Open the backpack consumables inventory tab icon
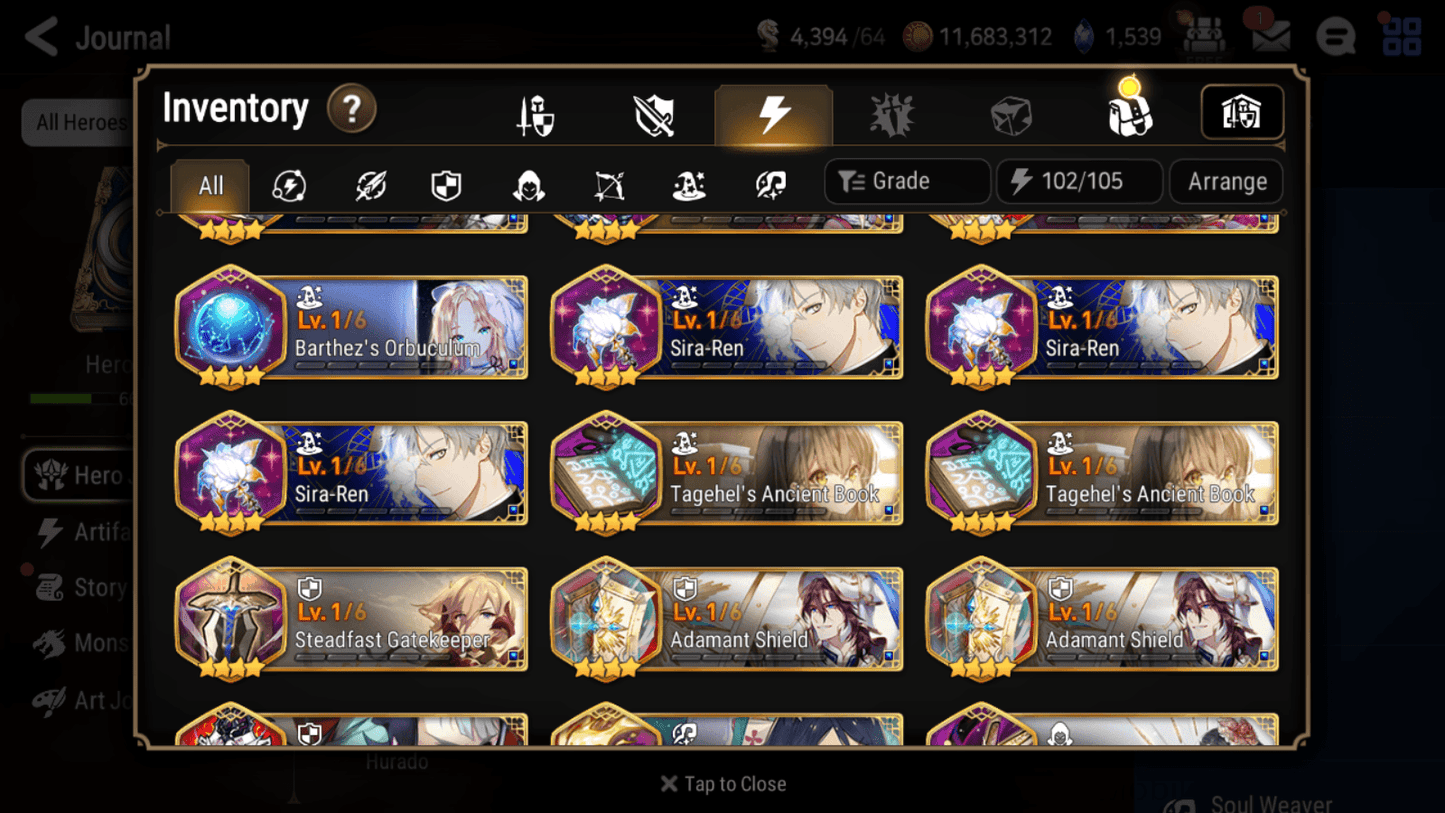This screenshot has width=1445, height=813. [x=1129, y=113]
